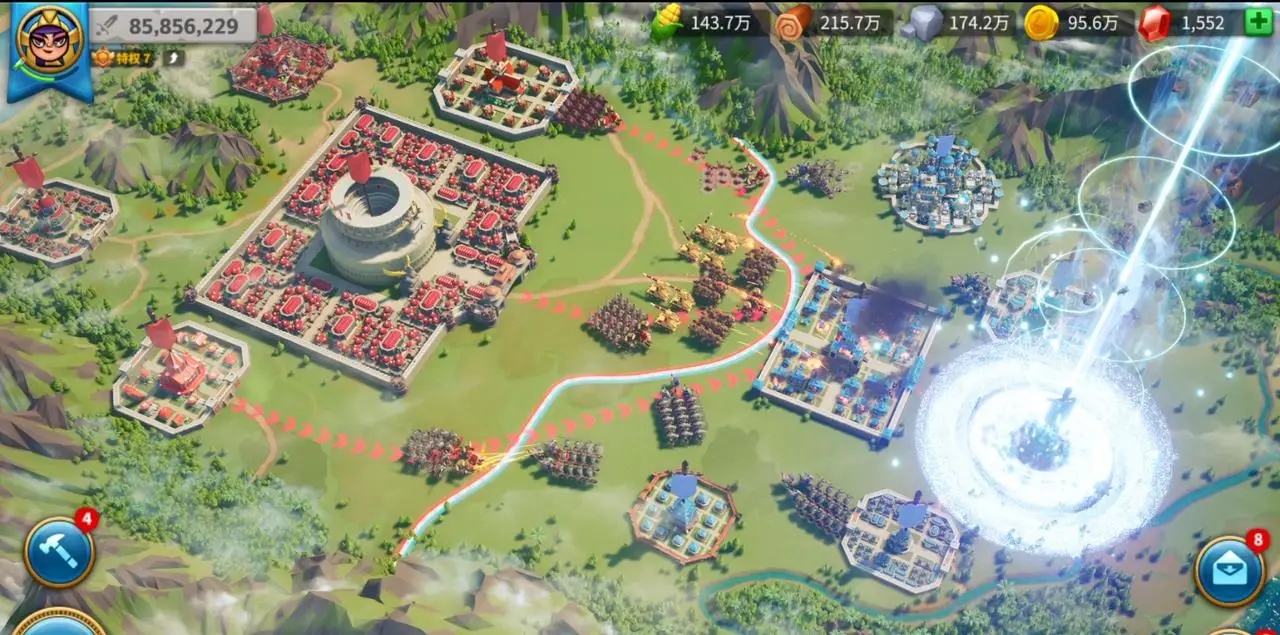
Task: Open the 特权 7 VIP badge
Action: [124, 58]
